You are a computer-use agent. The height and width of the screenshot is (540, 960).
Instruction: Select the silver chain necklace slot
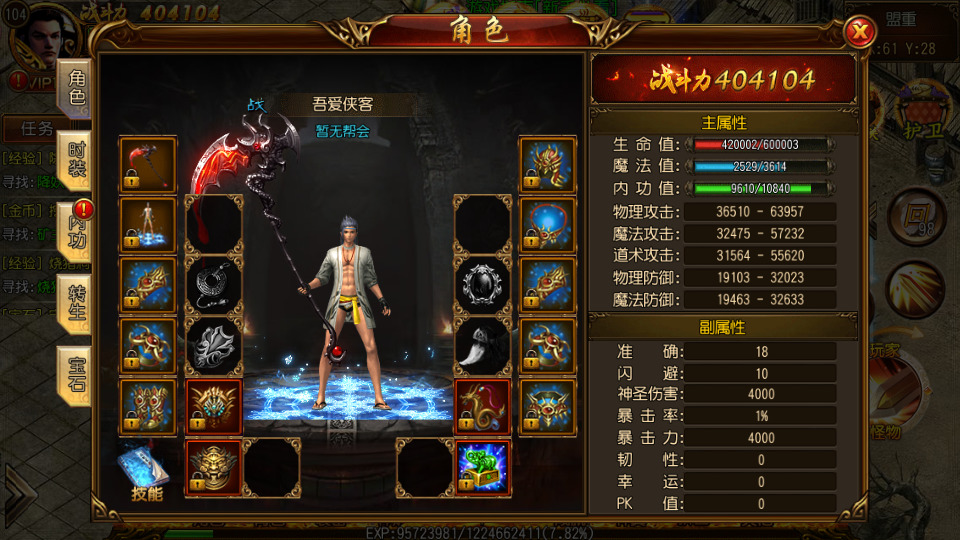(x=214, y=285)
